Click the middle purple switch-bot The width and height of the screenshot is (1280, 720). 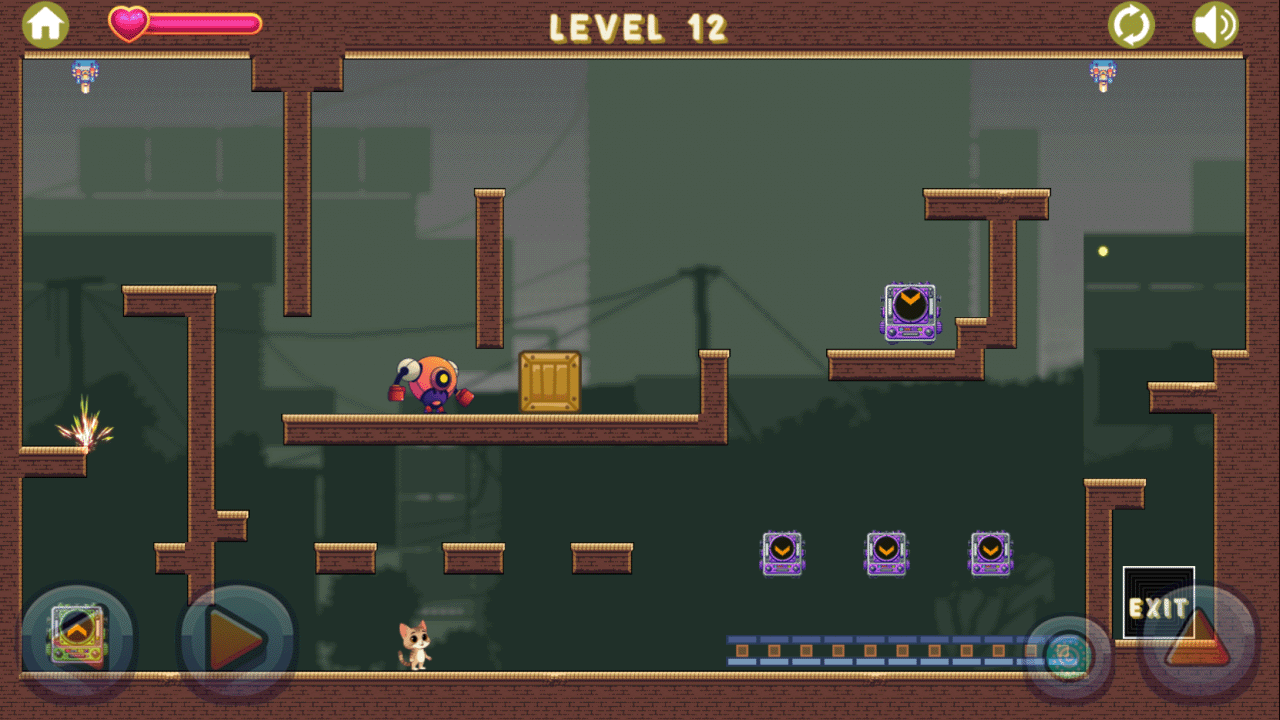[886, 552]
